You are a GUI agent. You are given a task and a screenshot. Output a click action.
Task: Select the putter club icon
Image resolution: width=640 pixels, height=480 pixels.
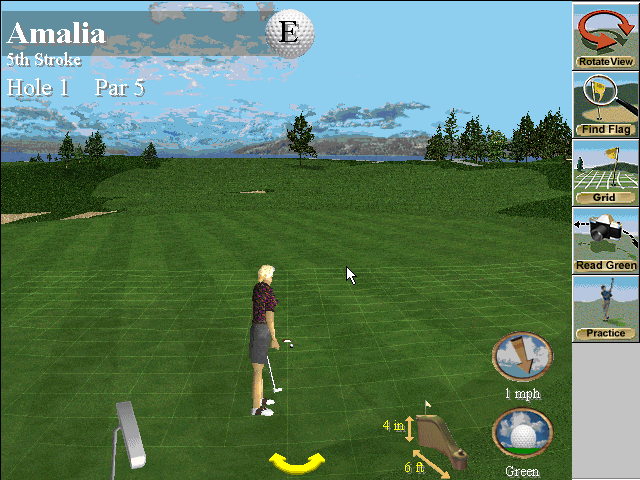tap(128, 433)
